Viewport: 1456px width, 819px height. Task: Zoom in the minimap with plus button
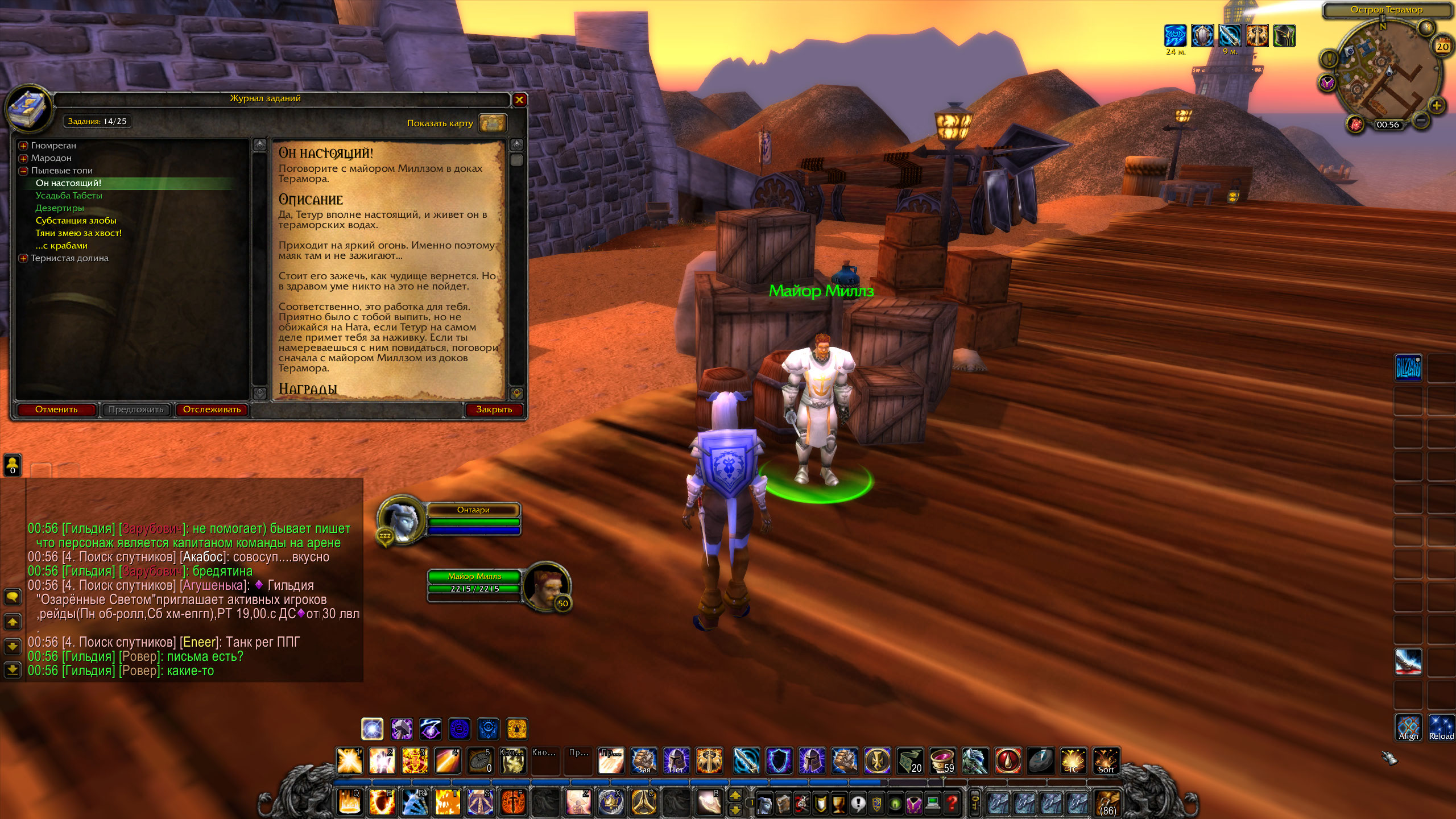(1437, 105)
